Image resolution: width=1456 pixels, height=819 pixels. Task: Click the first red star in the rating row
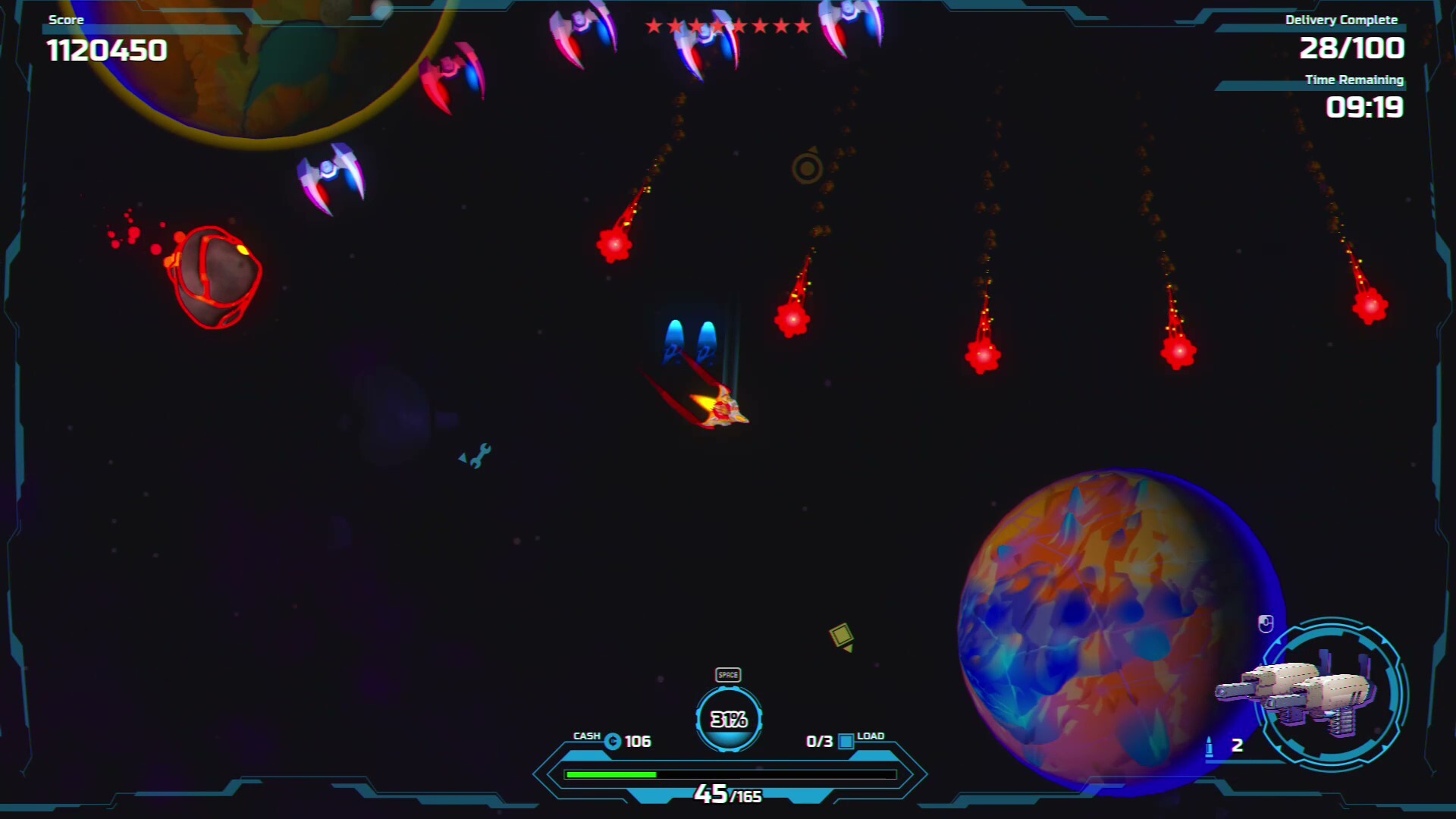click(x=654, y=24)
